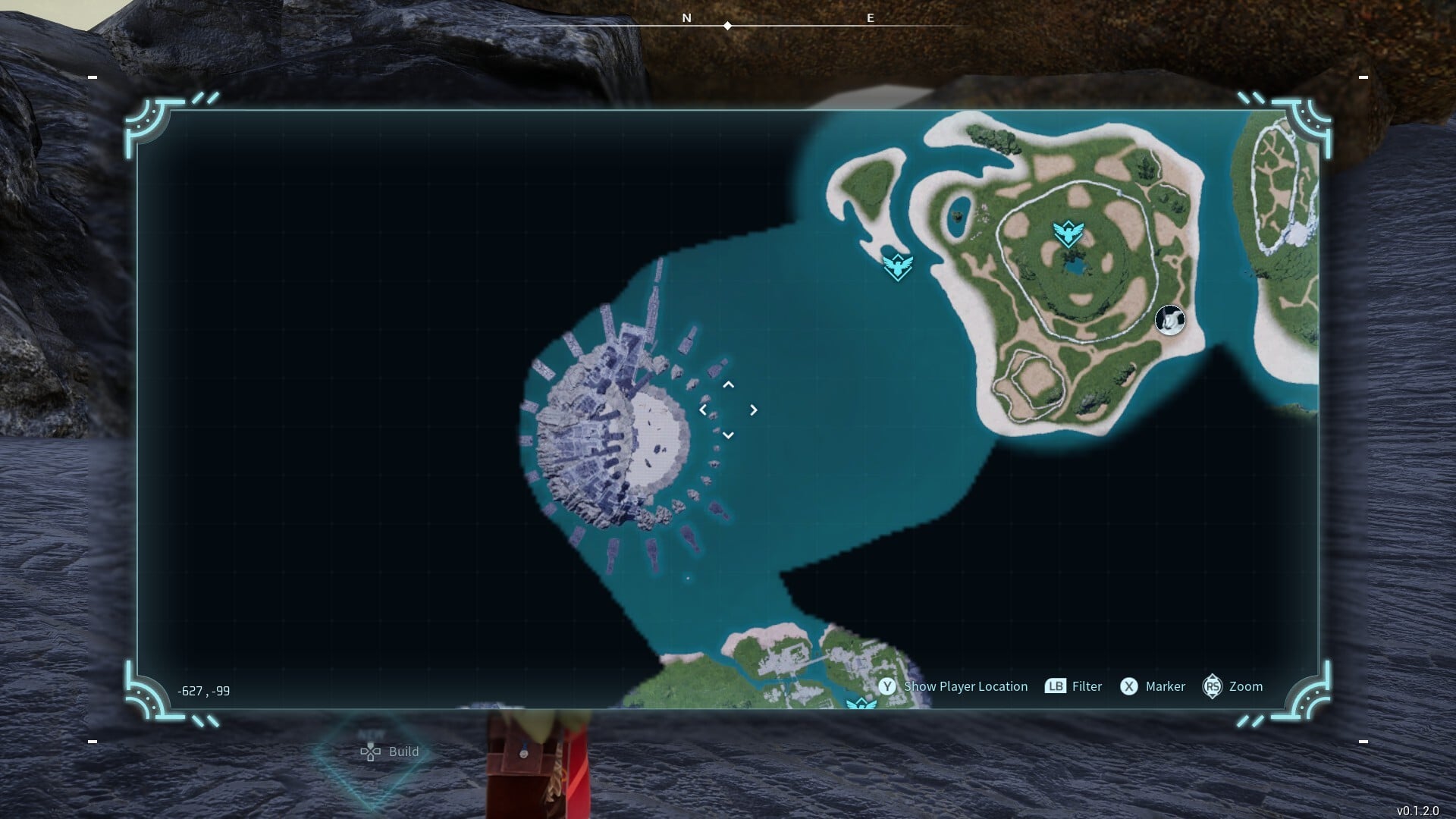Choose the fast travel eagle at the island's center
The width and height of the screenshot is (1456, 819).
pos(1068,233)
